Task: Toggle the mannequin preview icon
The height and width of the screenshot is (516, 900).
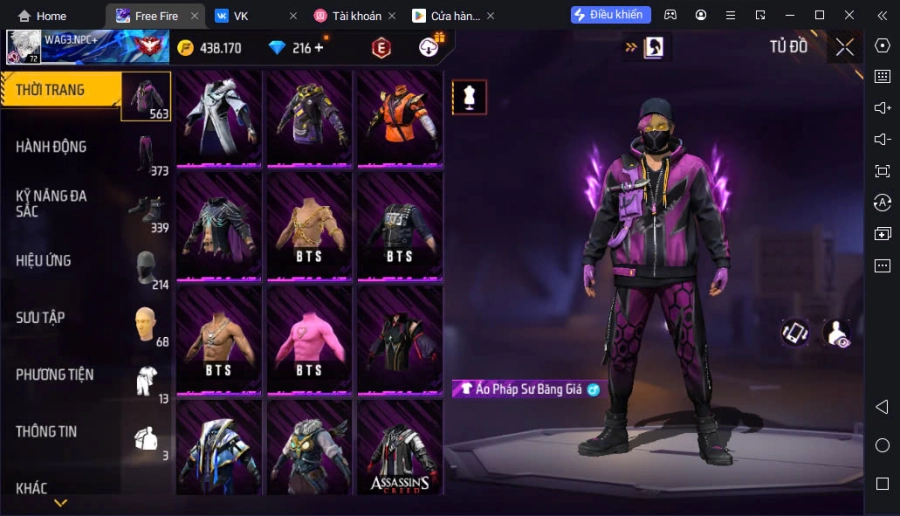Action: click(469, 97)
